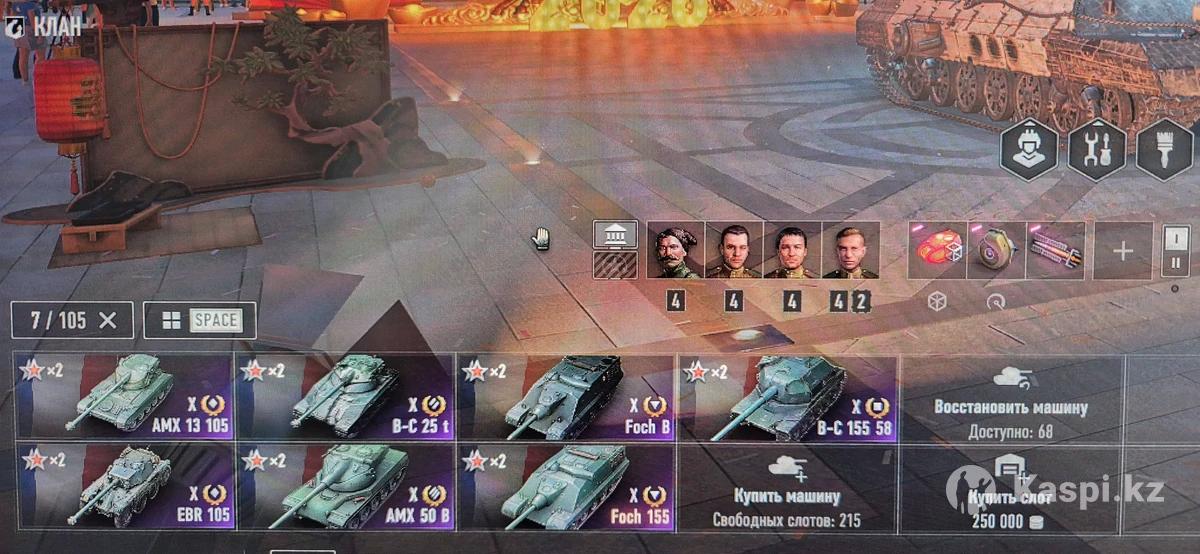Image resolution: width=1200 pixels, height=554 pixels.
Task: Open Купить машину to buy a vehicle
Action: point(788,486)
